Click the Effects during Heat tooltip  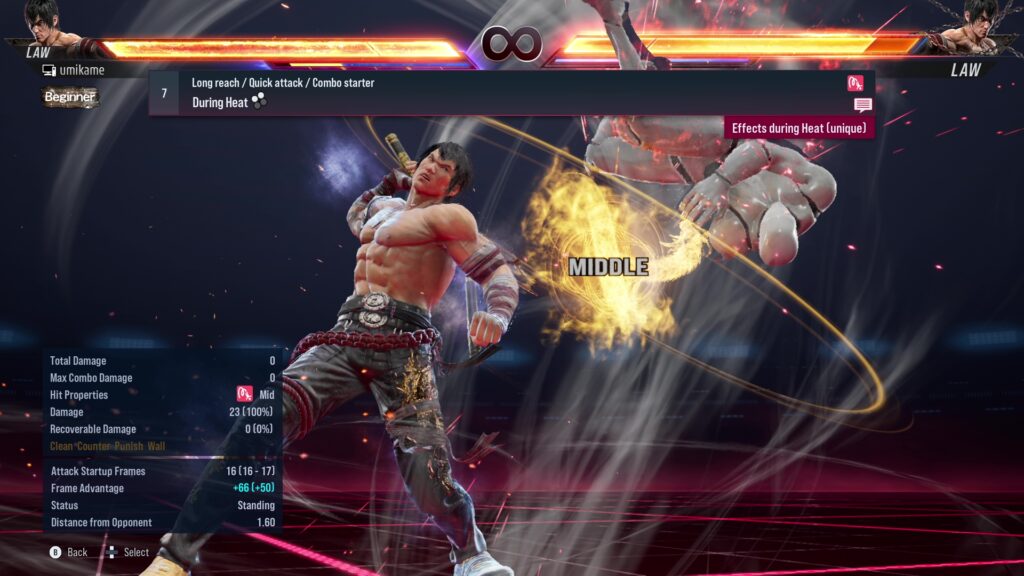tap(799, 128)
